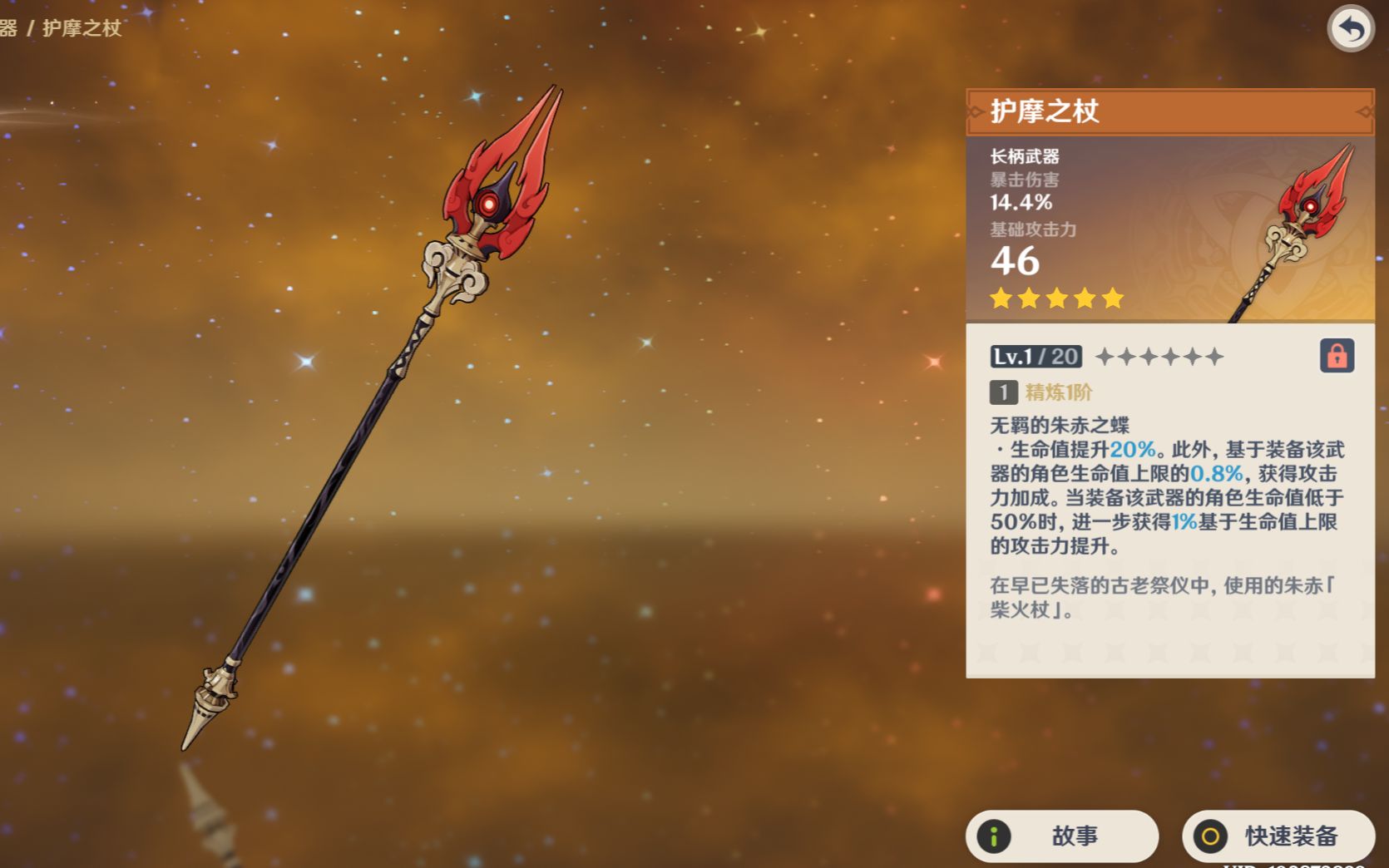Toggle the red weapon lock

point(1337,355)
